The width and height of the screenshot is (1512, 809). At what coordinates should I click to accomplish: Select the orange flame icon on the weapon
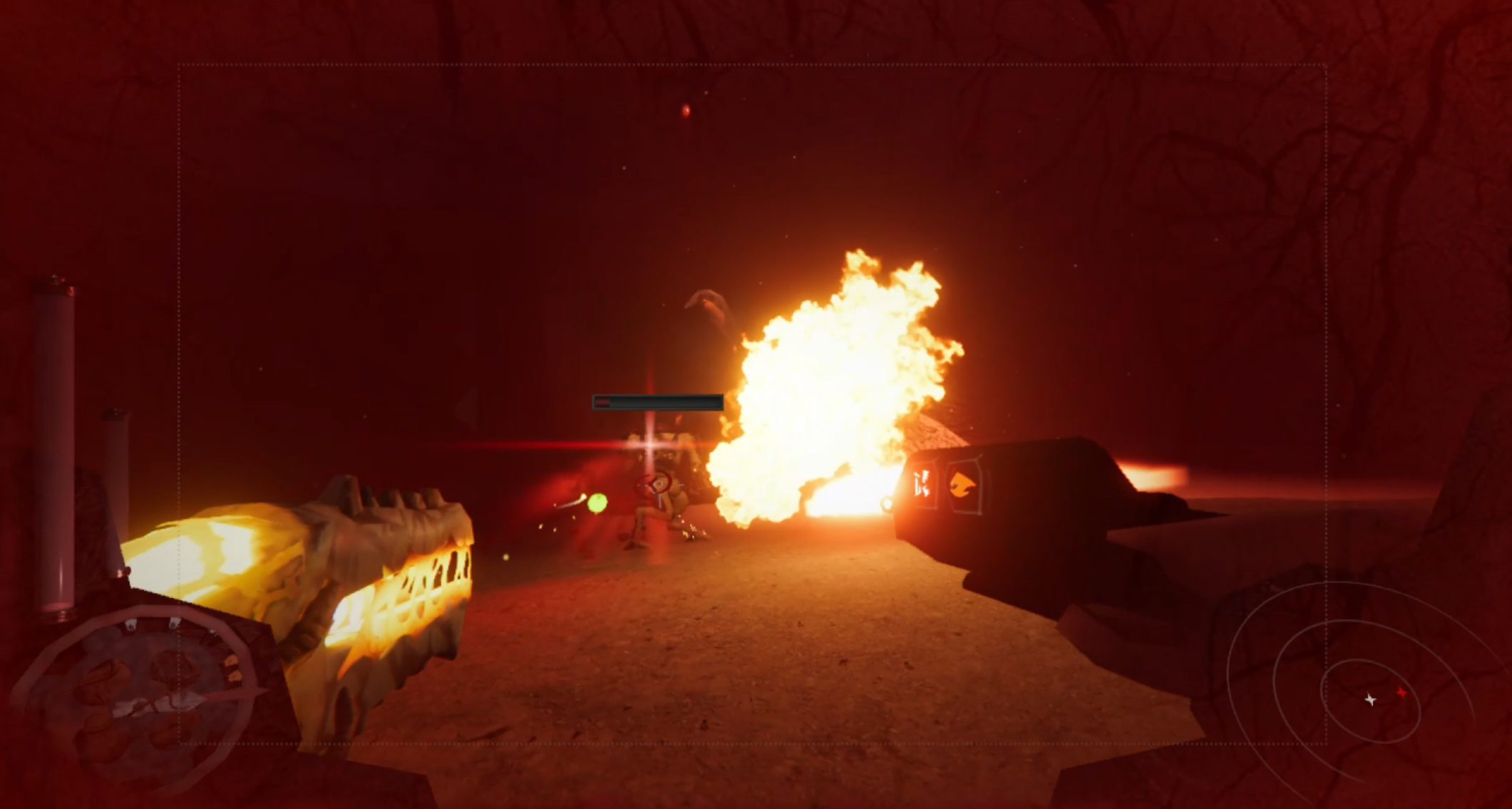[963, 484]
